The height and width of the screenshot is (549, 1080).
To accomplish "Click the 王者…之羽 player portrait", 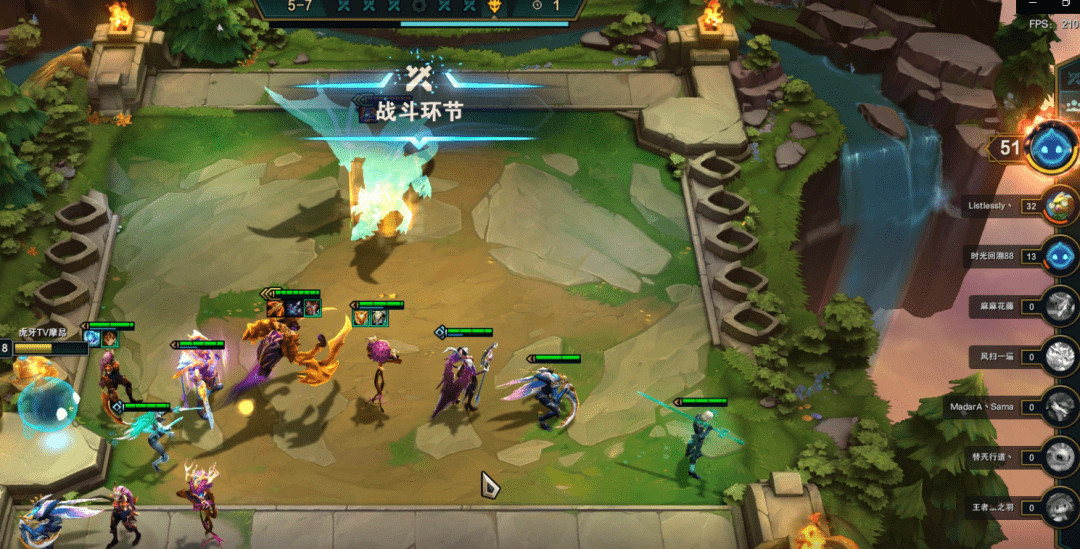I will [1058, 507].
